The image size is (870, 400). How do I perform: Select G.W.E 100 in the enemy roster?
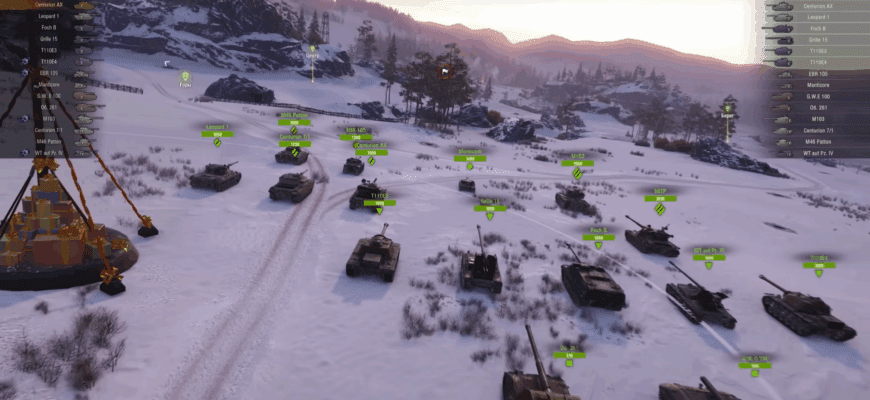pyautogui.click(x=818, y=96)
